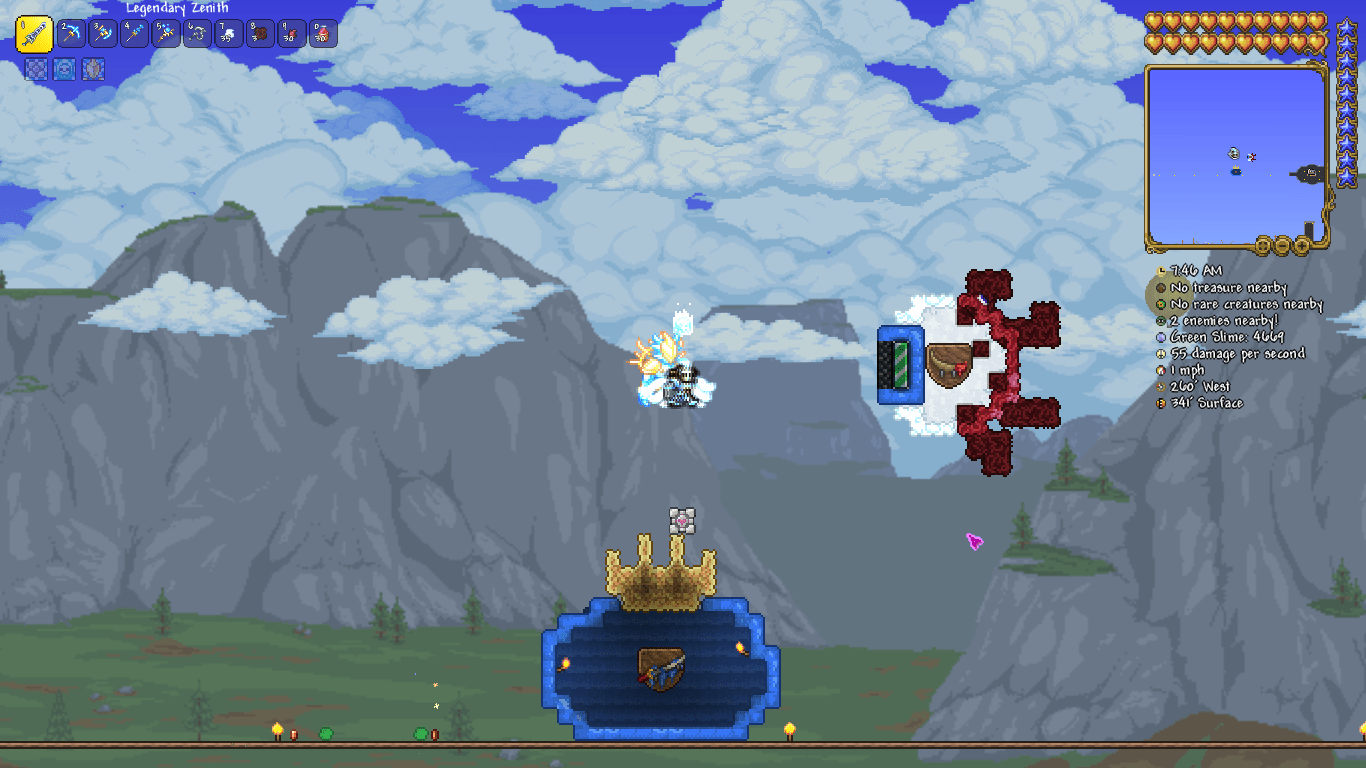The height and width of the screenshot is (768, 1366).
Task: Dismiss the middle buff icon
Action: 64,70
